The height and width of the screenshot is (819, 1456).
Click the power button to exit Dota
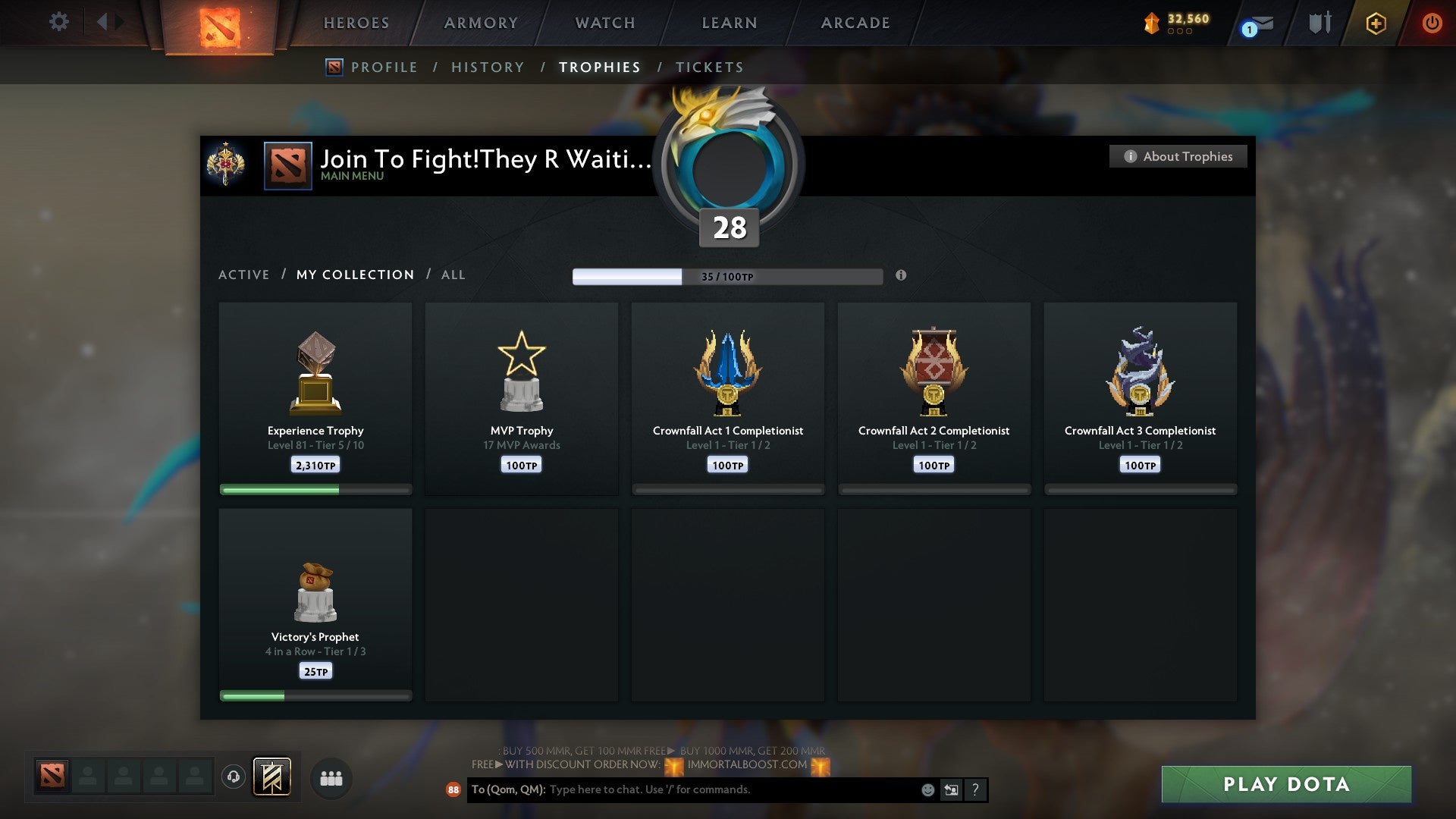[x=1432, y=23]
